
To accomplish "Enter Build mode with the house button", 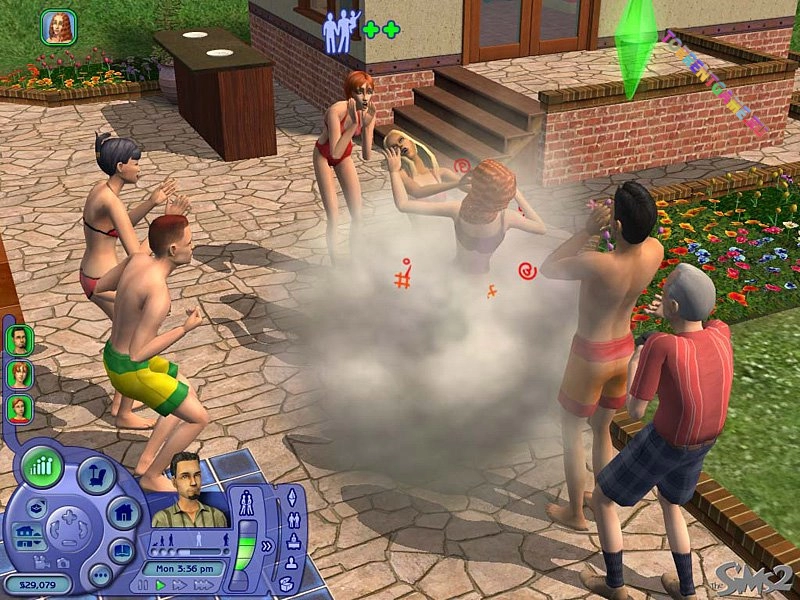I will 123,513.
